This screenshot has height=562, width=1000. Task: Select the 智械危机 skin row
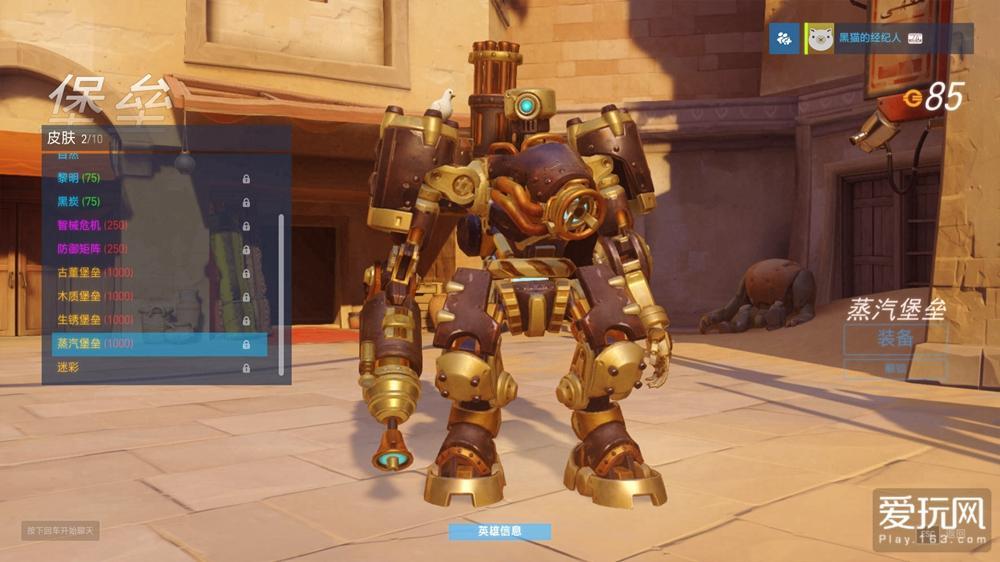pyautogui.click(x=150, y=225)
